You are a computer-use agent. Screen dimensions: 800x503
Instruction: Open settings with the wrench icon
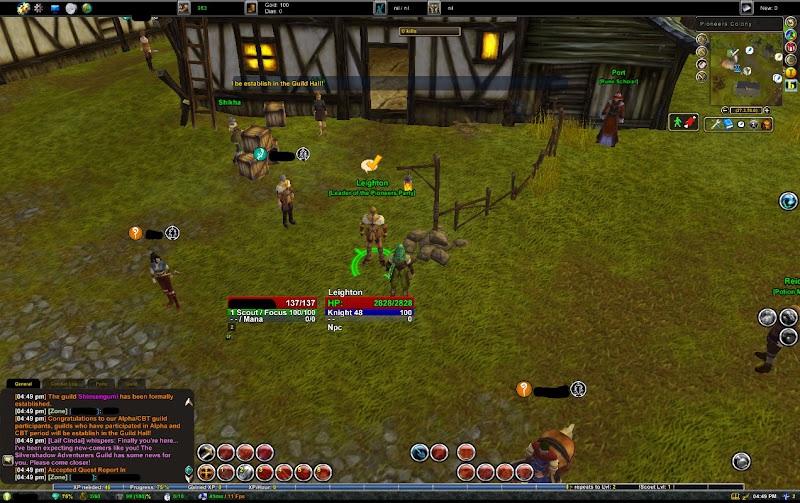coord(714,124)
